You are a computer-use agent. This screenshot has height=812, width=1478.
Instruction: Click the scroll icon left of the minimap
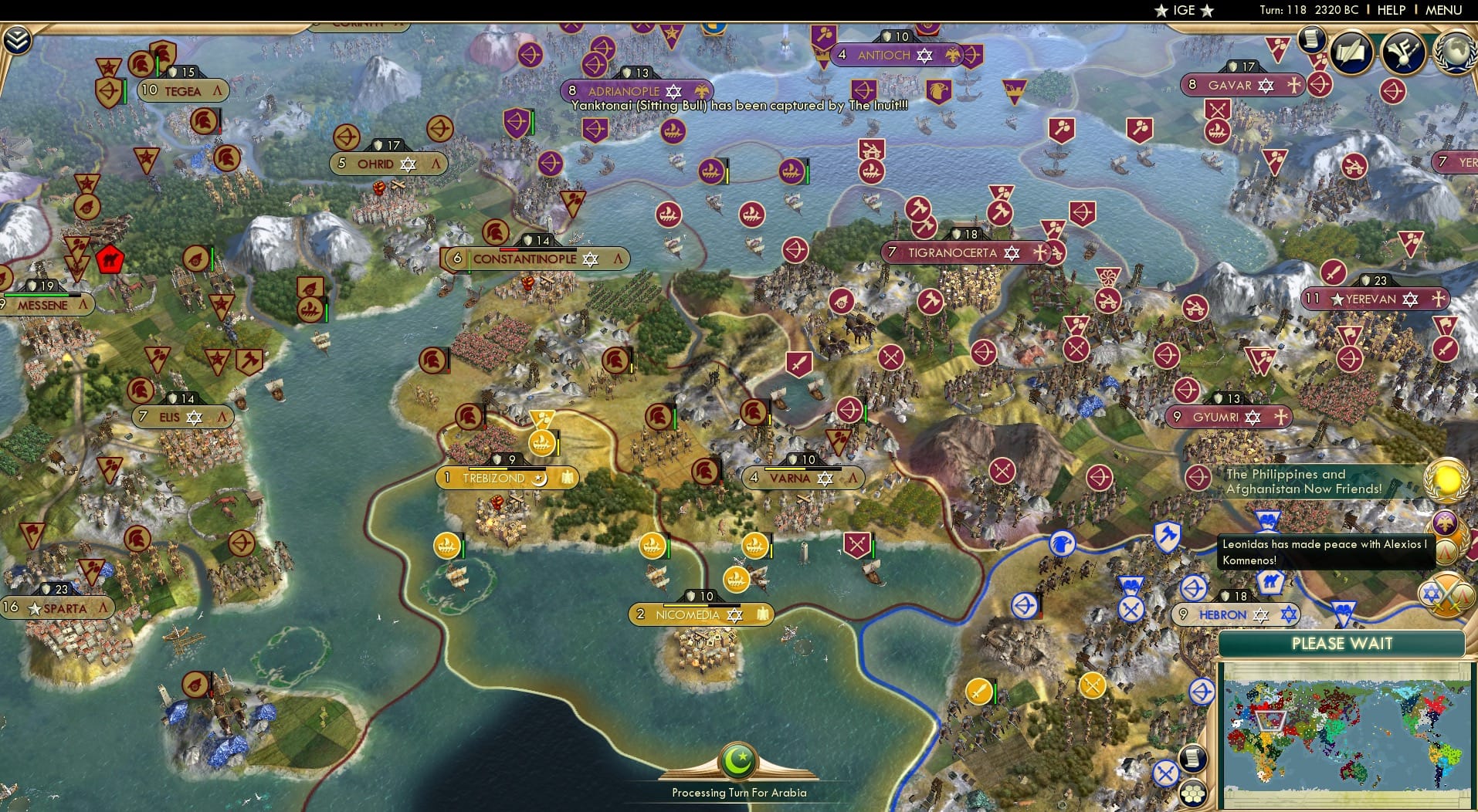coord(1193,758)
